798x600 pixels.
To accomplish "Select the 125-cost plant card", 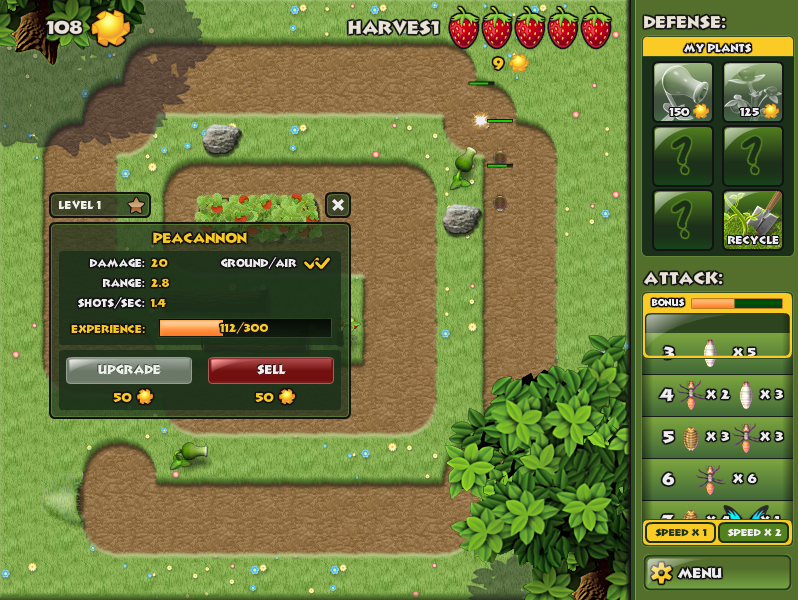I will [753, 92].
